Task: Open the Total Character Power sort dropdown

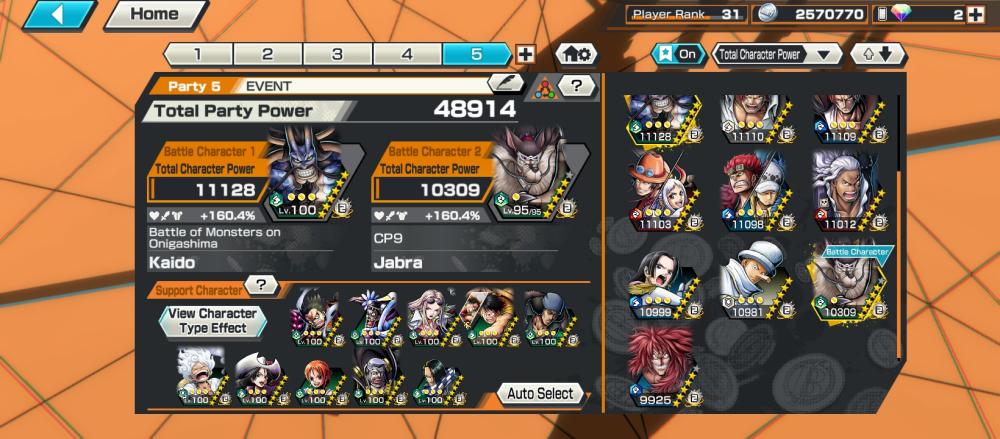Action: (777, 55)
